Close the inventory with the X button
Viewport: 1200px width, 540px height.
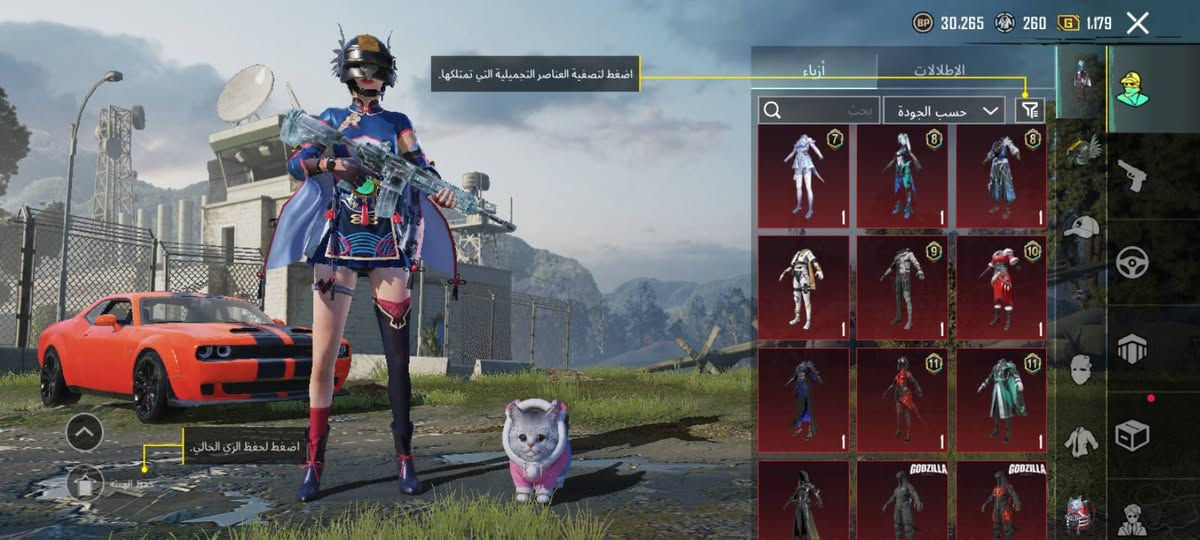tap(1137, 23)
